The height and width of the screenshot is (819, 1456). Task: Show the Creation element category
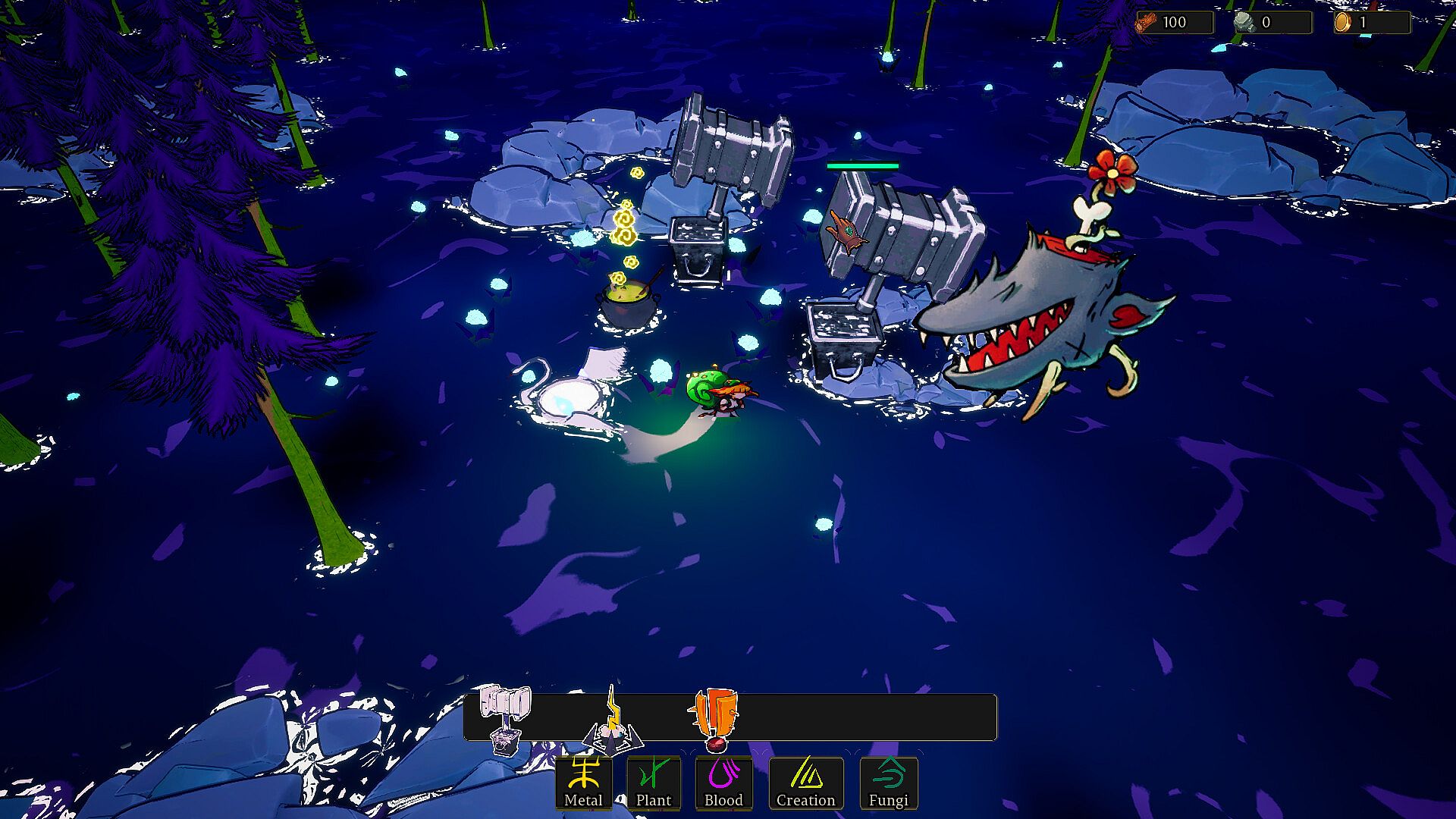tap(805, 783)
